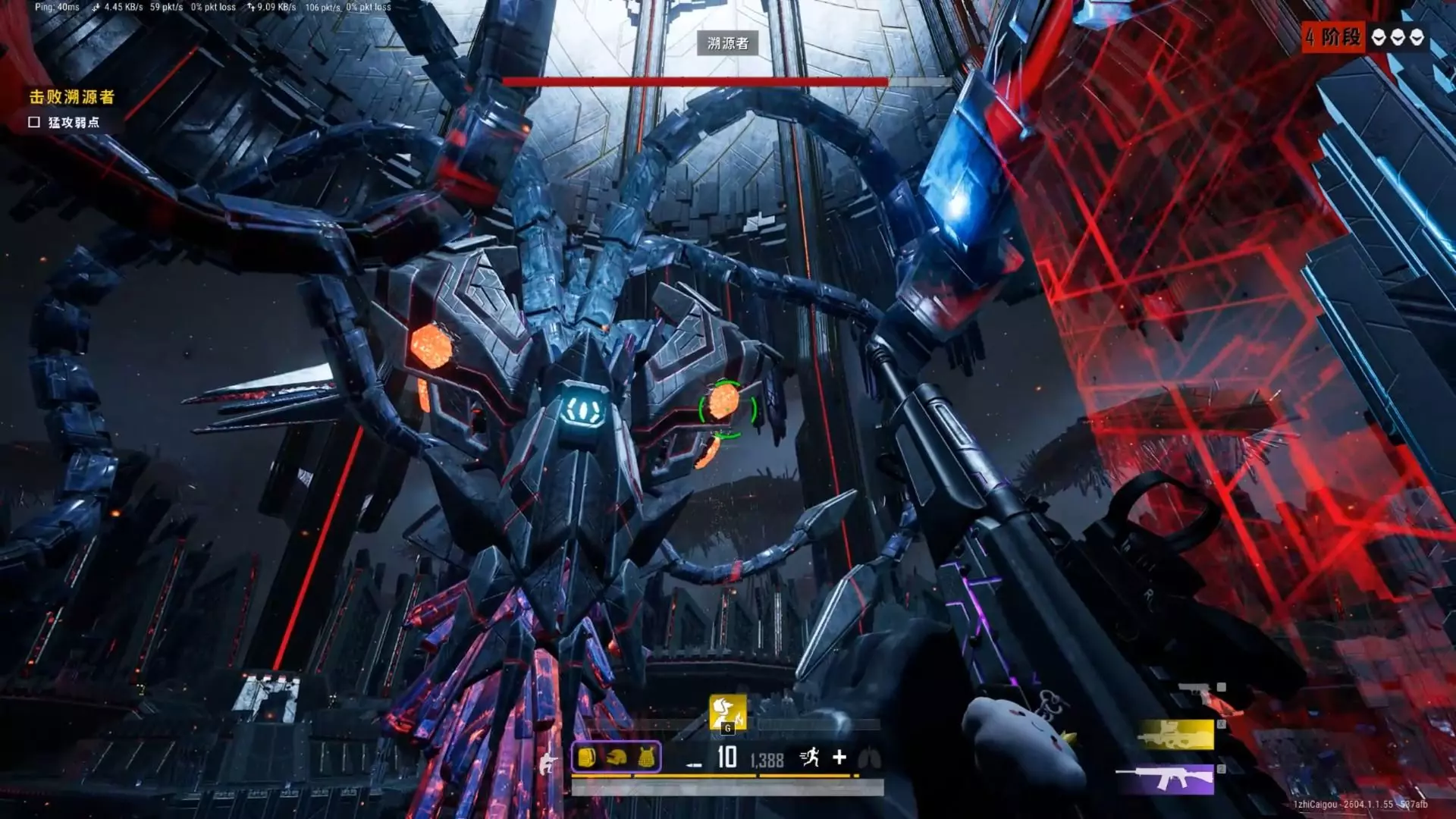Click the 溯源者 boss name label
1456x819 pixels.
(727, 43)
